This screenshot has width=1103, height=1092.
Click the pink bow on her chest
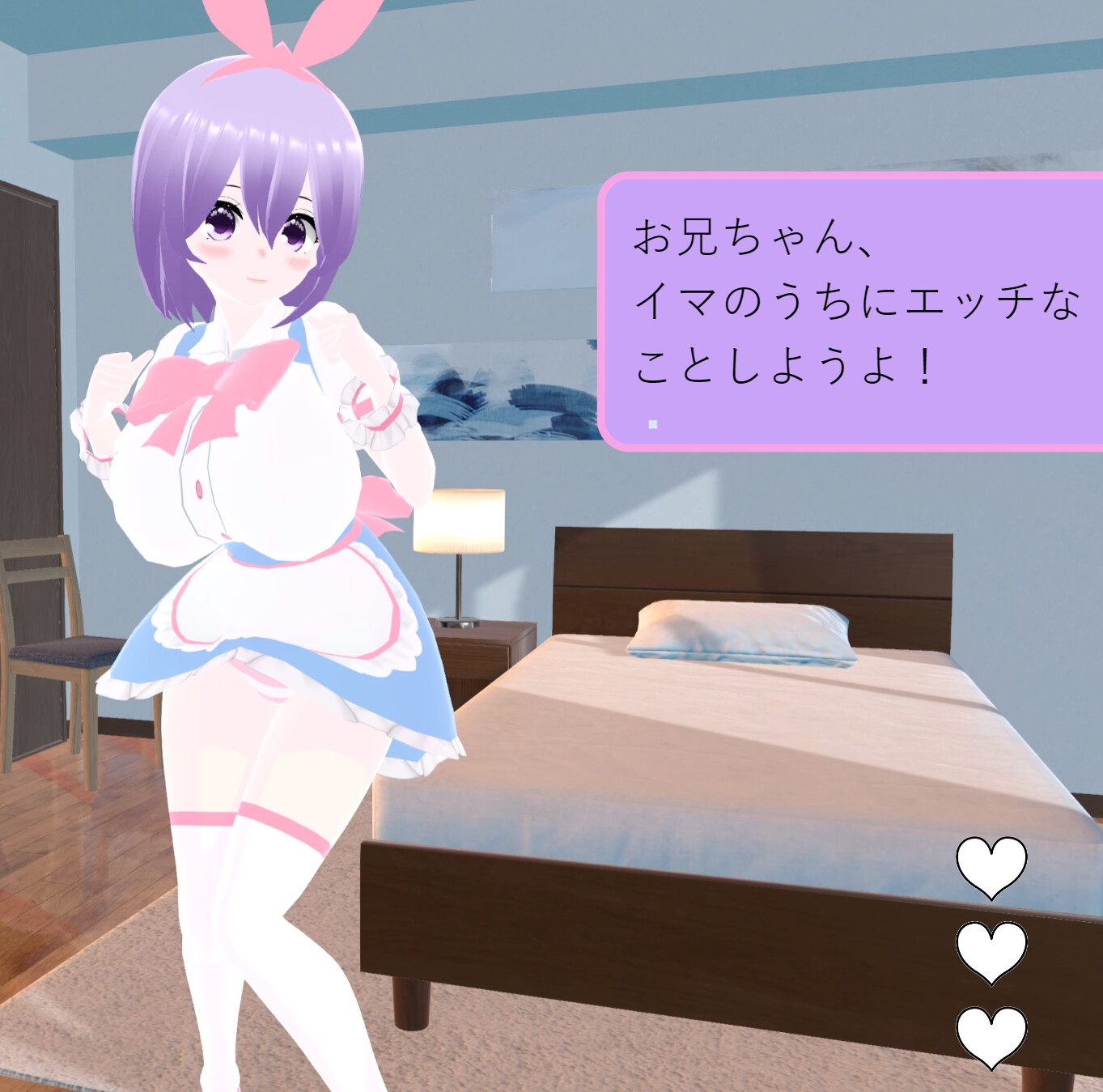tap(202, 380)
